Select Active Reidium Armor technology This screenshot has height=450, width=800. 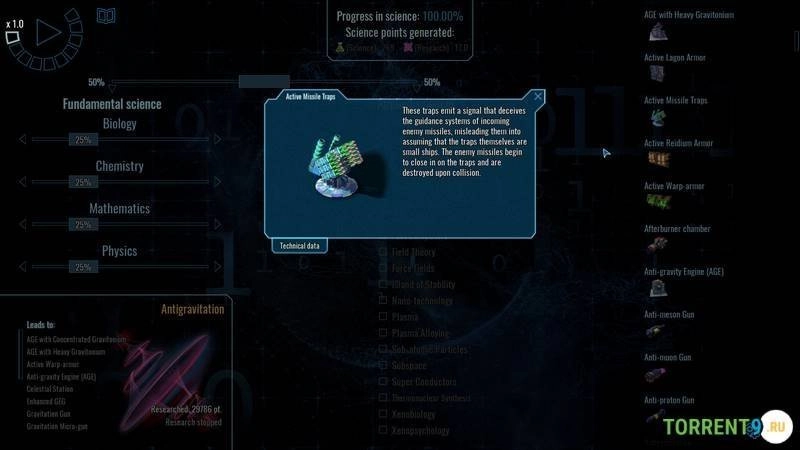tap(678, 144)
